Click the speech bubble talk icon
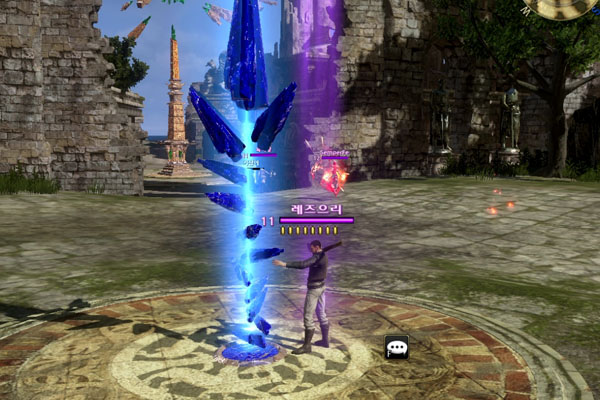The height and width of the screenshot is (400, 600). [x=397, y=347]
